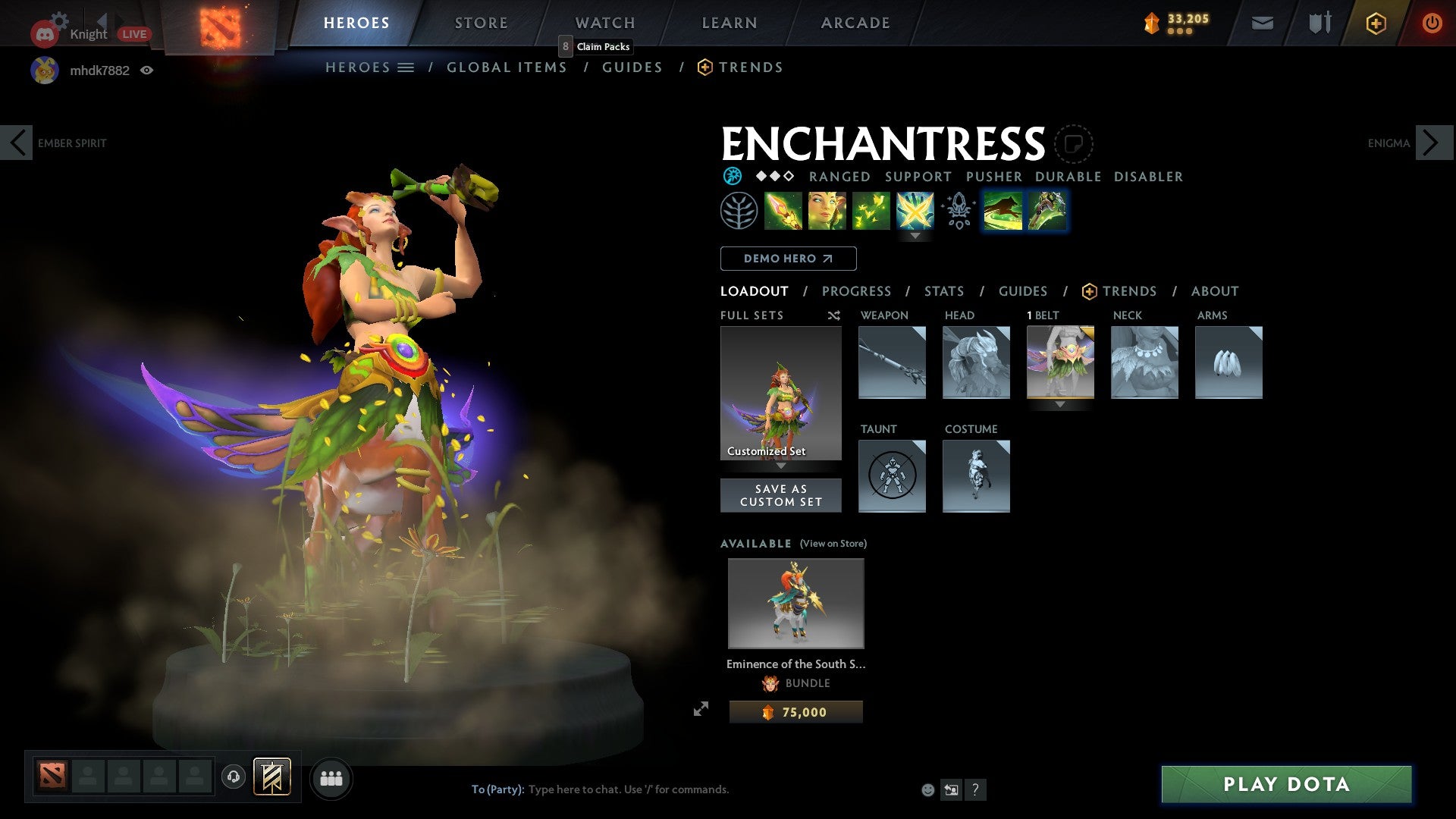Switch to the STATS tab
This screenshot has height=819, width=1456.
click(x=944, y=291)
